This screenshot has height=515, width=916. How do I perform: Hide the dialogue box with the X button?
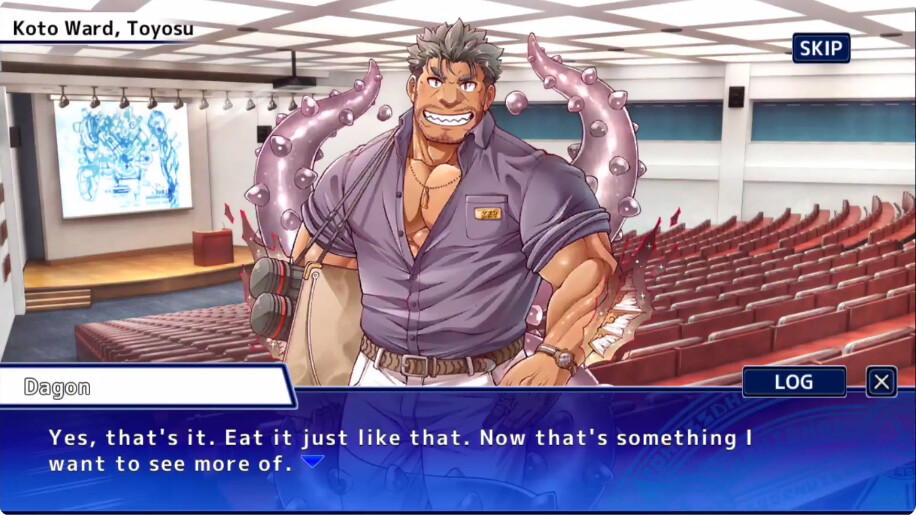(881, 381)
